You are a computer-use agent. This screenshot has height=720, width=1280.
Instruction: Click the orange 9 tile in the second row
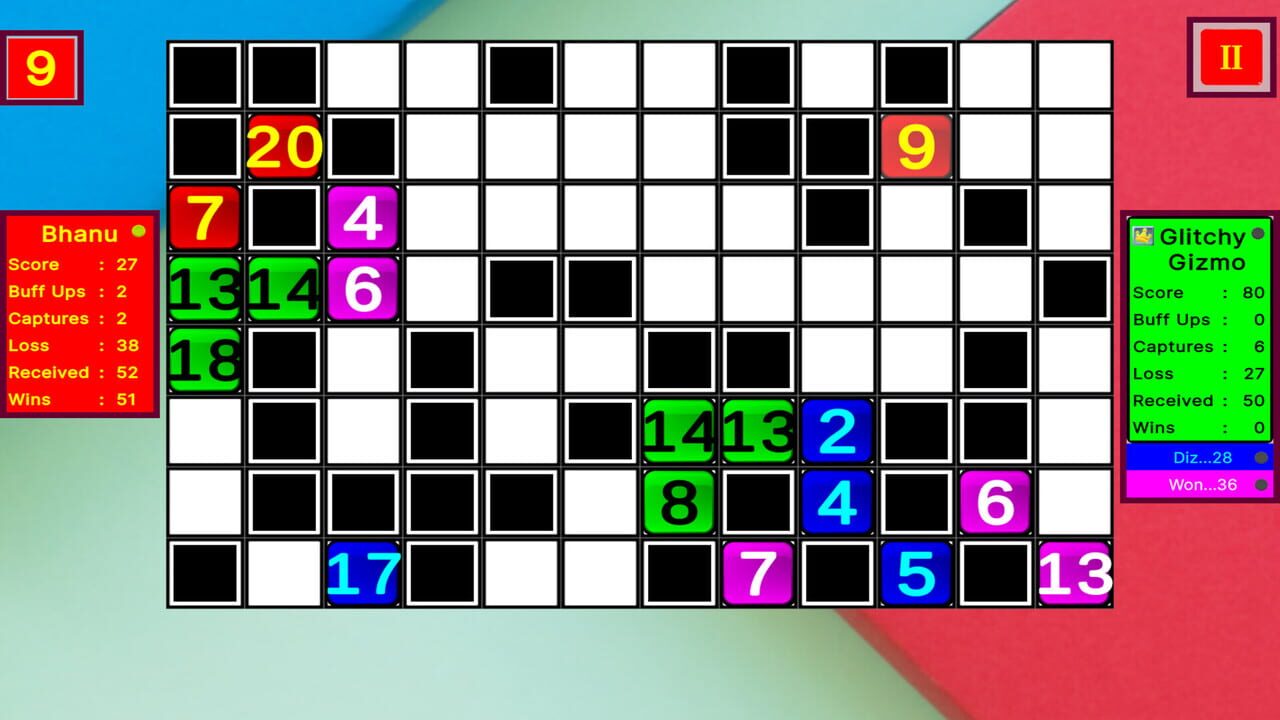pyautogui.click(x=916, y=146)
